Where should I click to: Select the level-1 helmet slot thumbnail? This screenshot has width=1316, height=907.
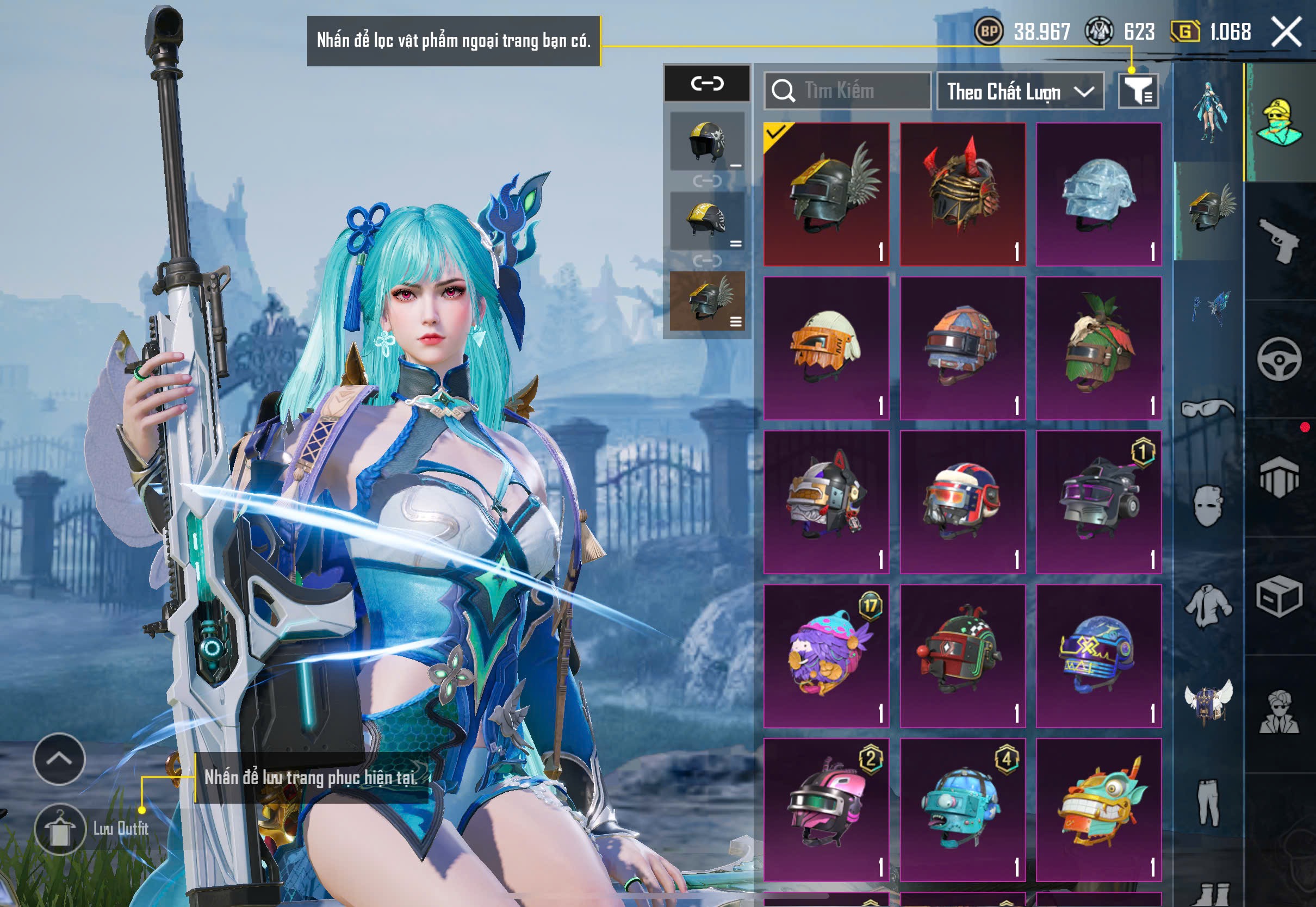tap(707, 141)
